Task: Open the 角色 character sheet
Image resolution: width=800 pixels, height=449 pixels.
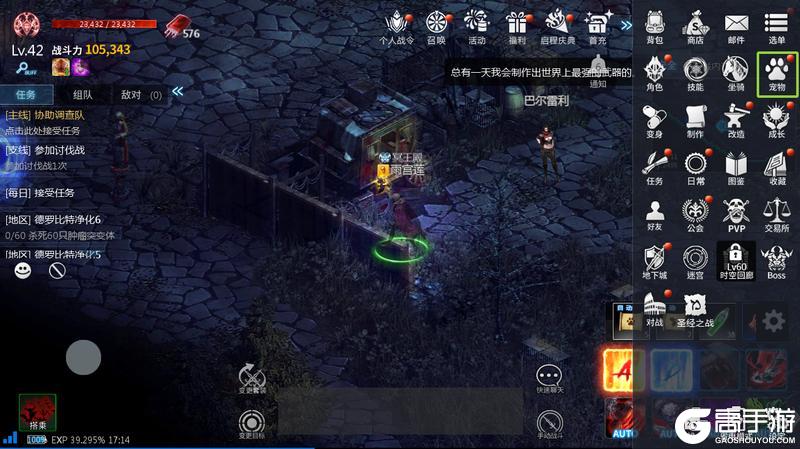Action: tap(655, 72)
